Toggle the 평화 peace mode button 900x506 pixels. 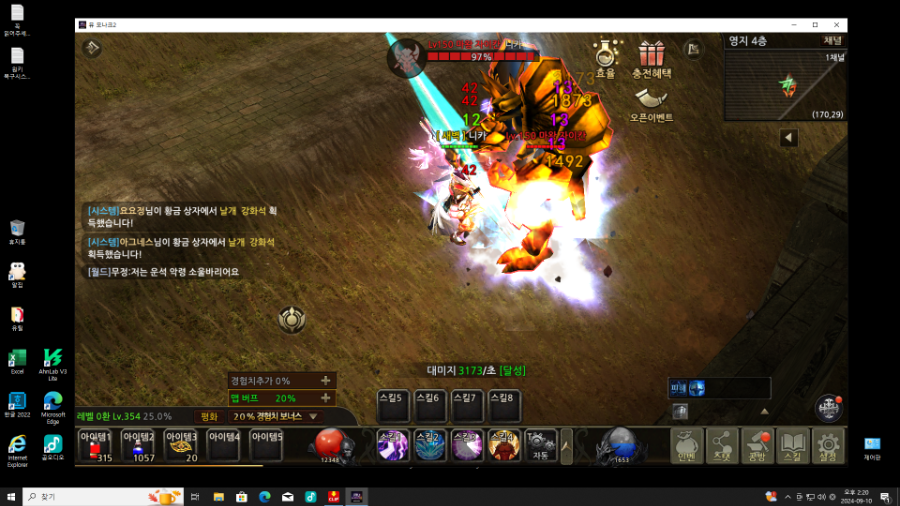coord(209,416)
